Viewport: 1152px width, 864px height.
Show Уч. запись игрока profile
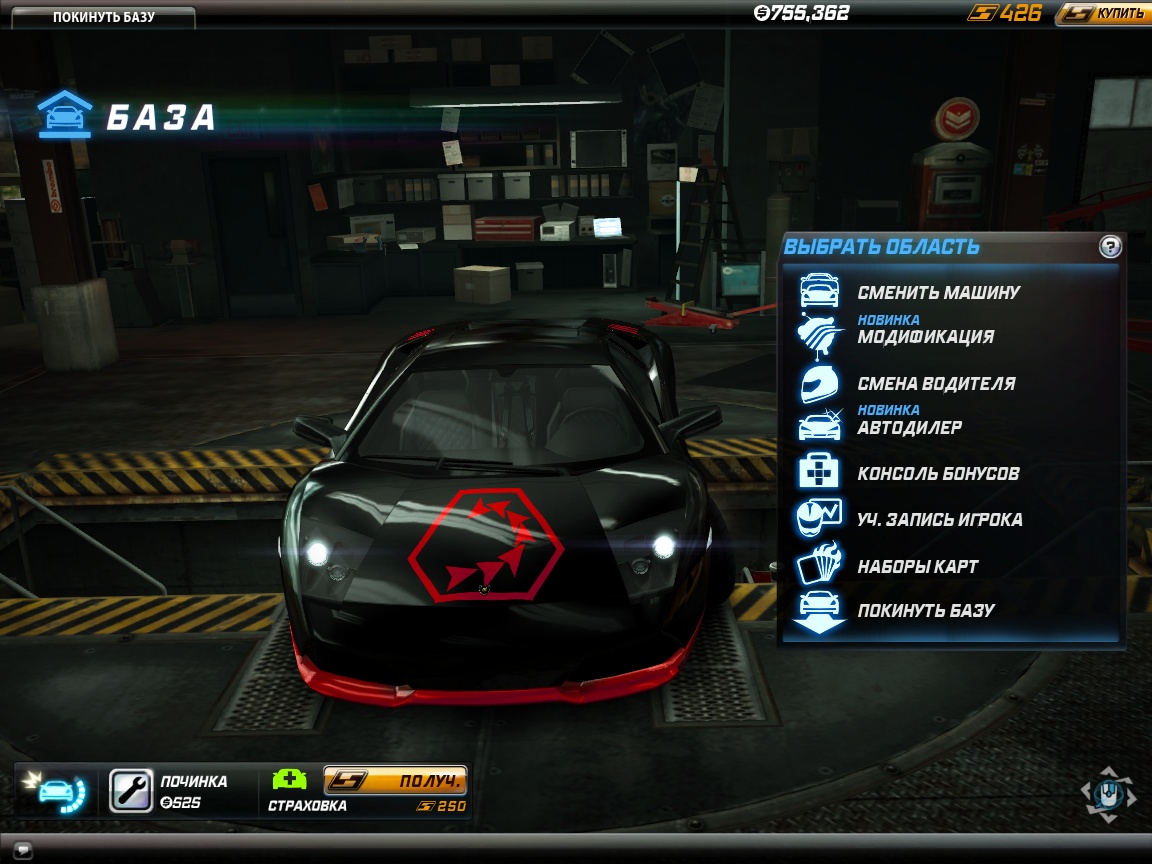(939, 519)
